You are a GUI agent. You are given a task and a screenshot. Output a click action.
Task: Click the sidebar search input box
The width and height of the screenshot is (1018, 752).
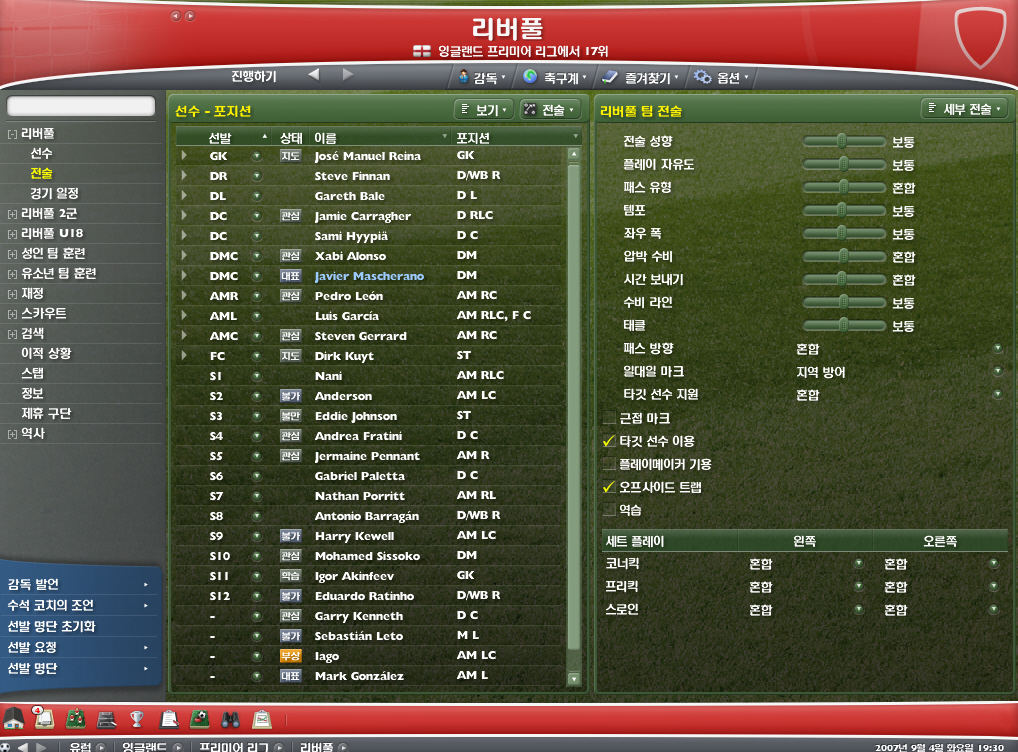coord(81,106)
